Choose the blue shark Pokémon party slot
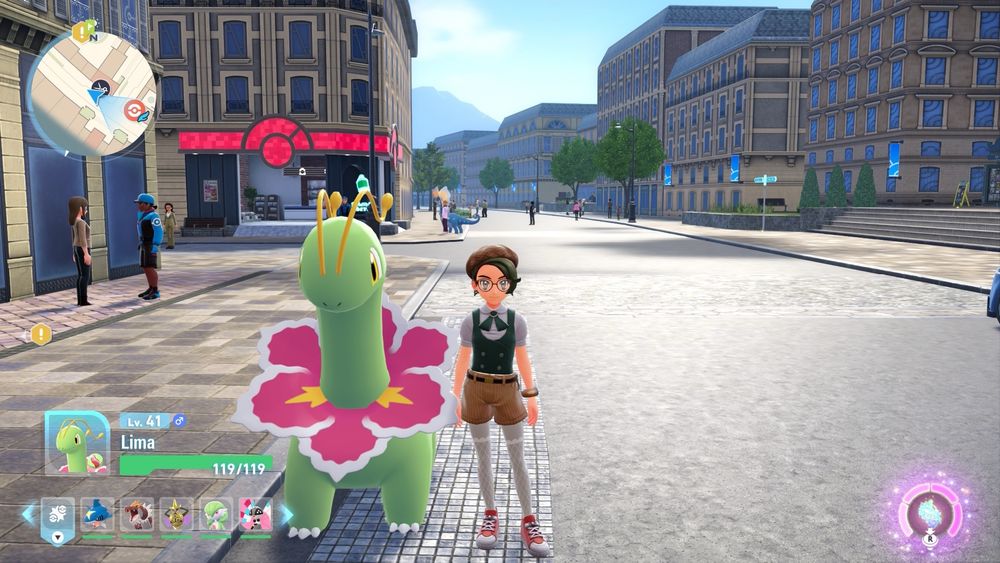Viewport: 1000px width, 563px height. (x=97, y=515)
